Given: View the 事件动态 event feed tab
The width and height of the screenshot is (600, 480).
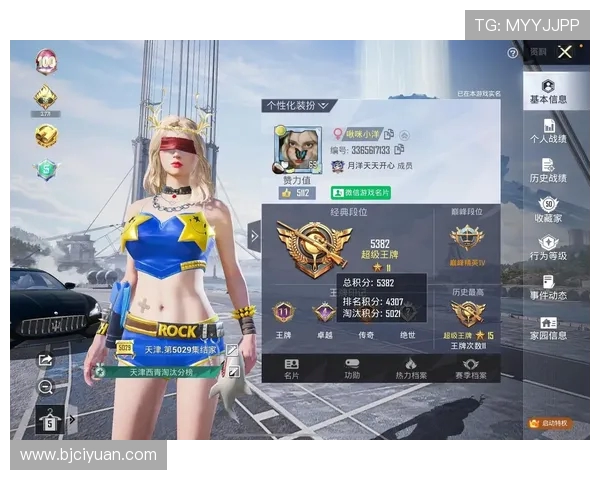Looking at the screenshot, I should tap(548, 287).
